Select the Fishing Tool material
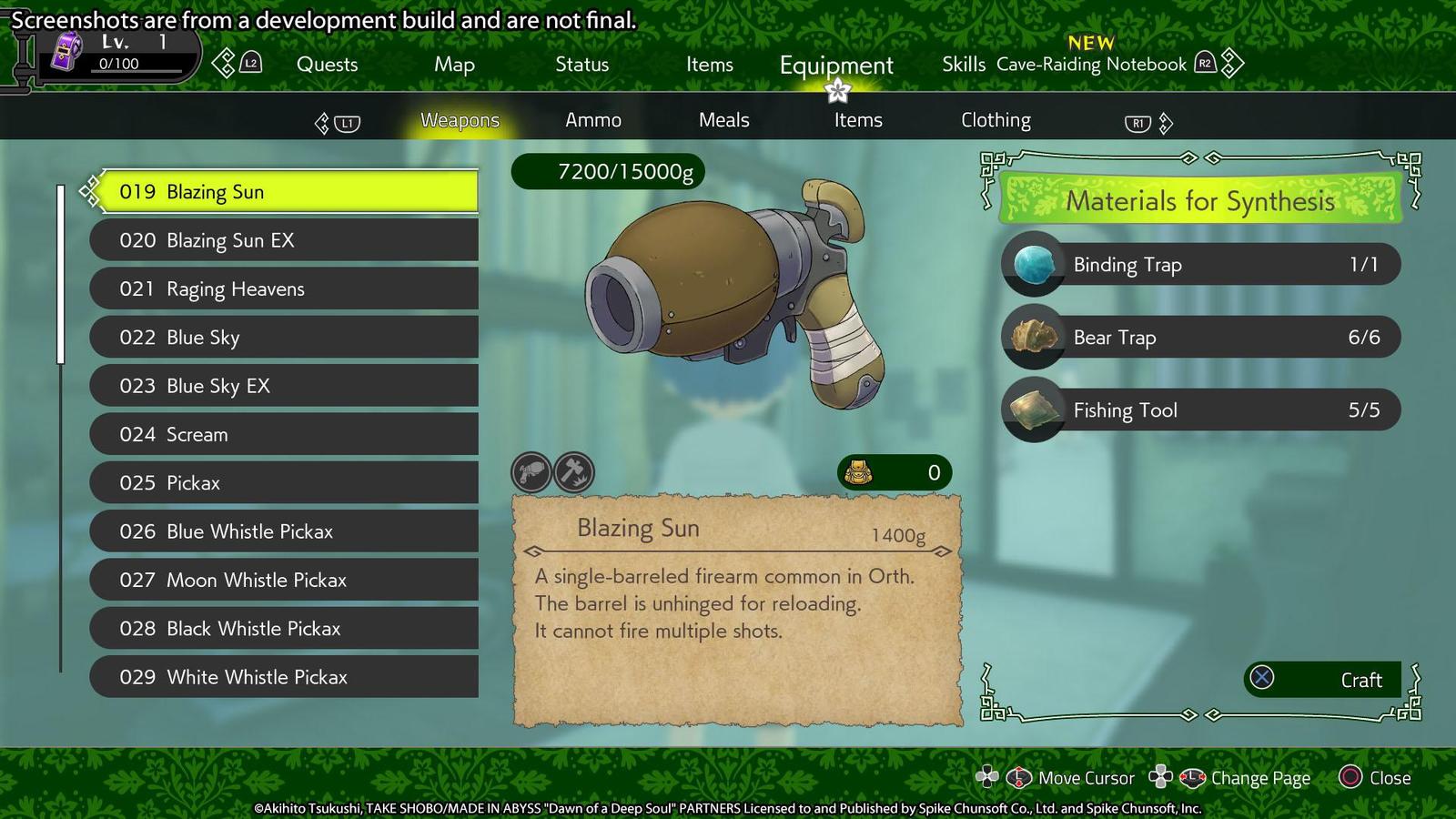The width and height of the screenshot is (1456, 819). pos(1200,410)
